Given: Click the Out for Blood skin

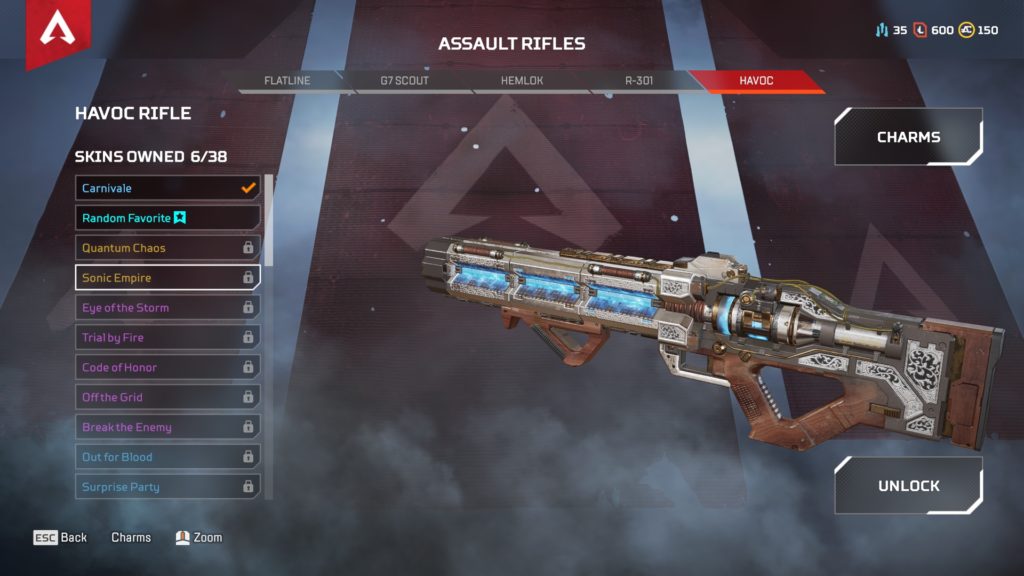Looking at the screenshot, I should click(167, 457).
